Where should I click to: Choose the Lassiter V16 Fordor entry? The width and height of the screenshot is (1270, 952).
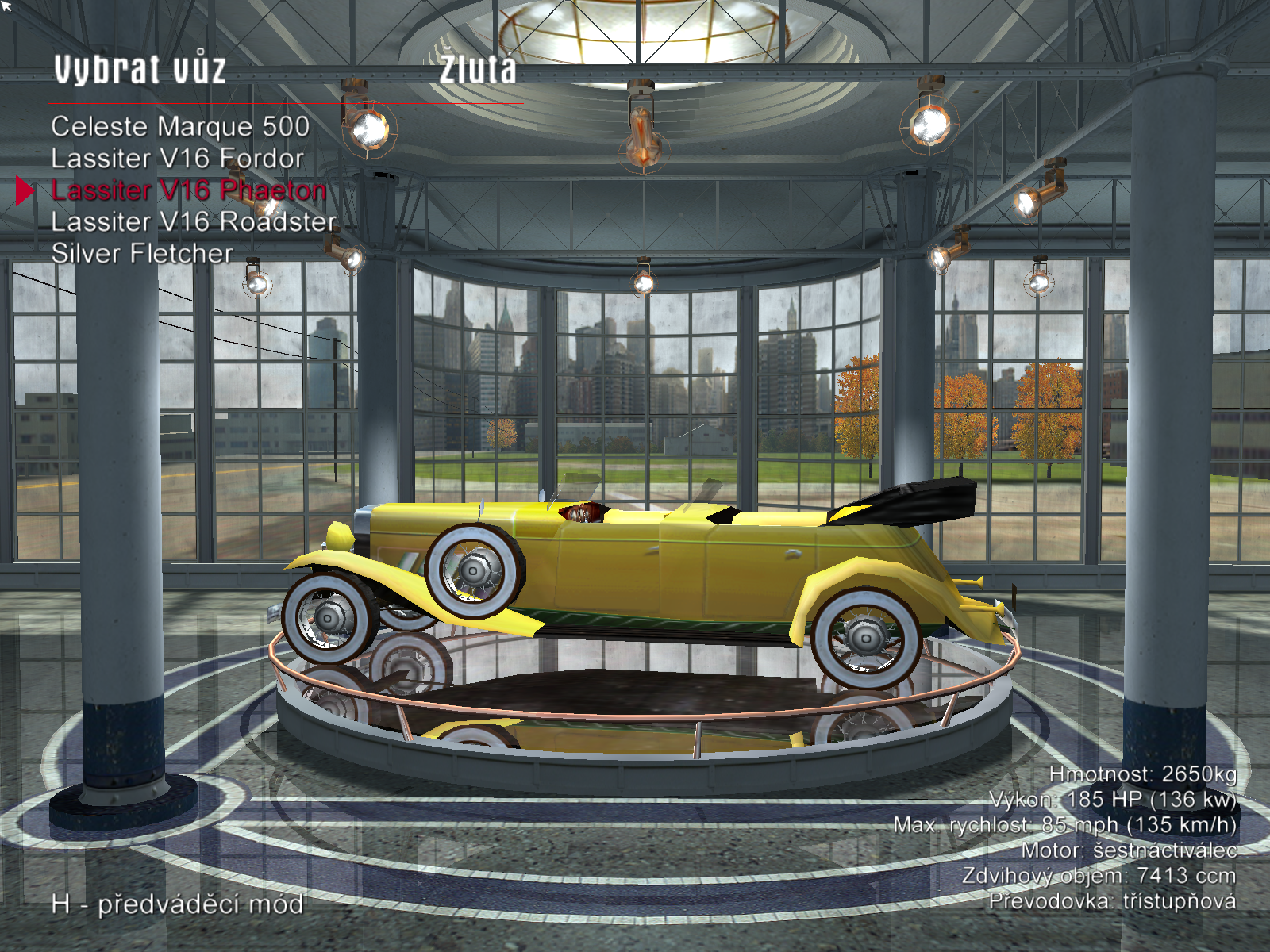pyautogui.click(x=177, y=159)
